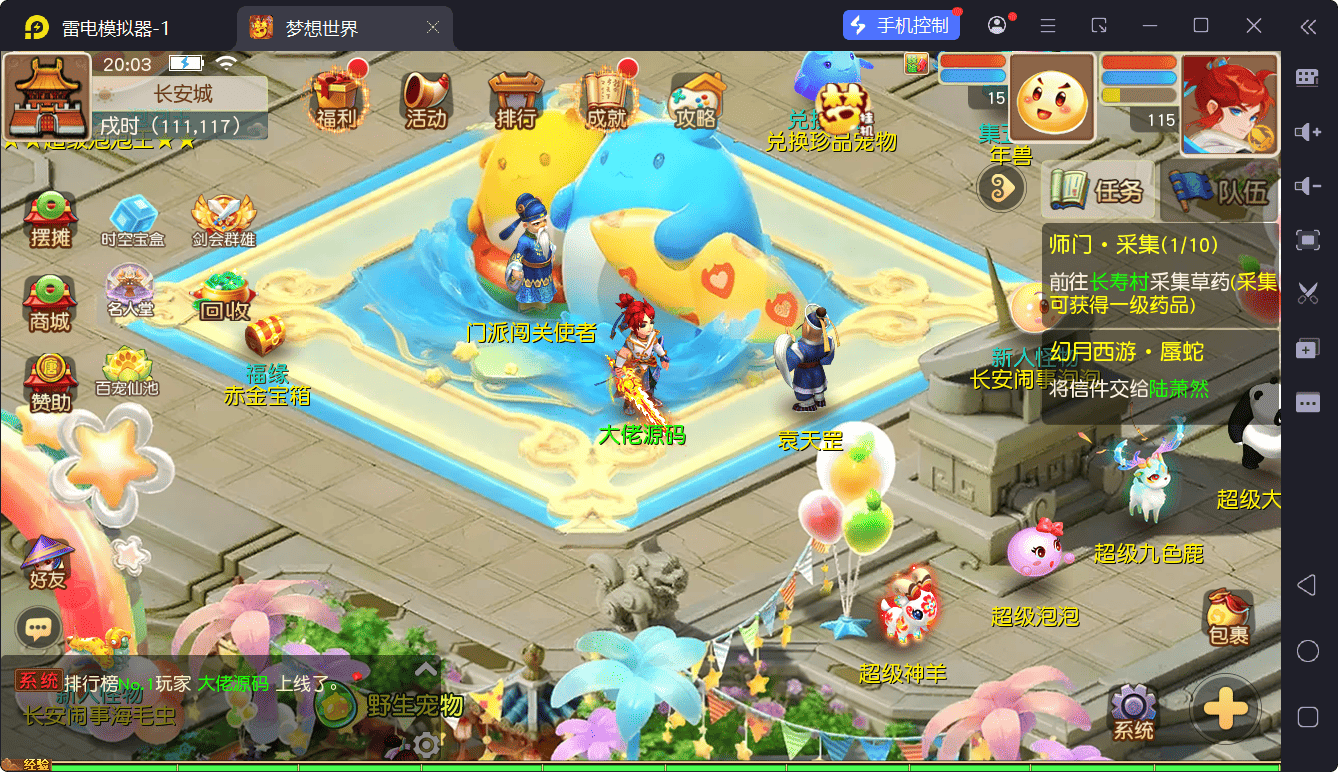Maximize the emulator window

coord(1201,26)
